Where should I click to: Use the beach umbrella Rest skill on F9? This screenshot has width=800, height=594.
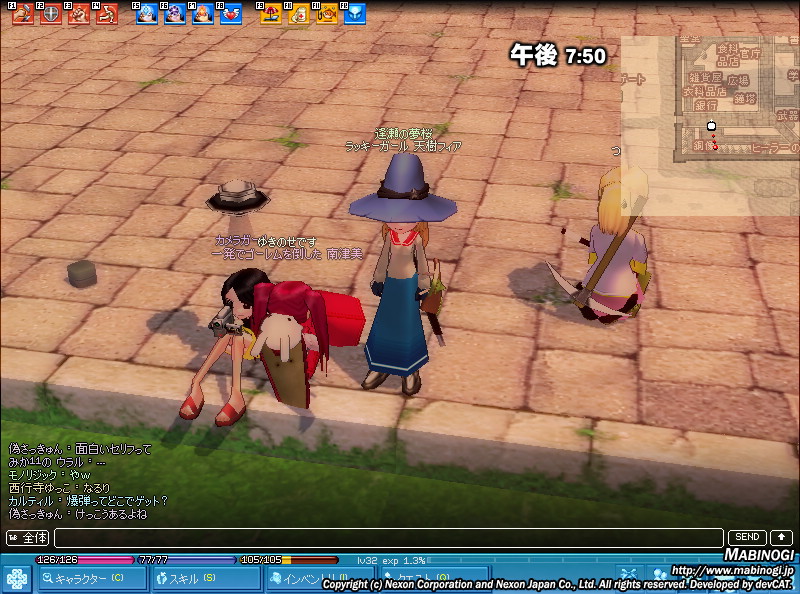click(x=271, y=14)
